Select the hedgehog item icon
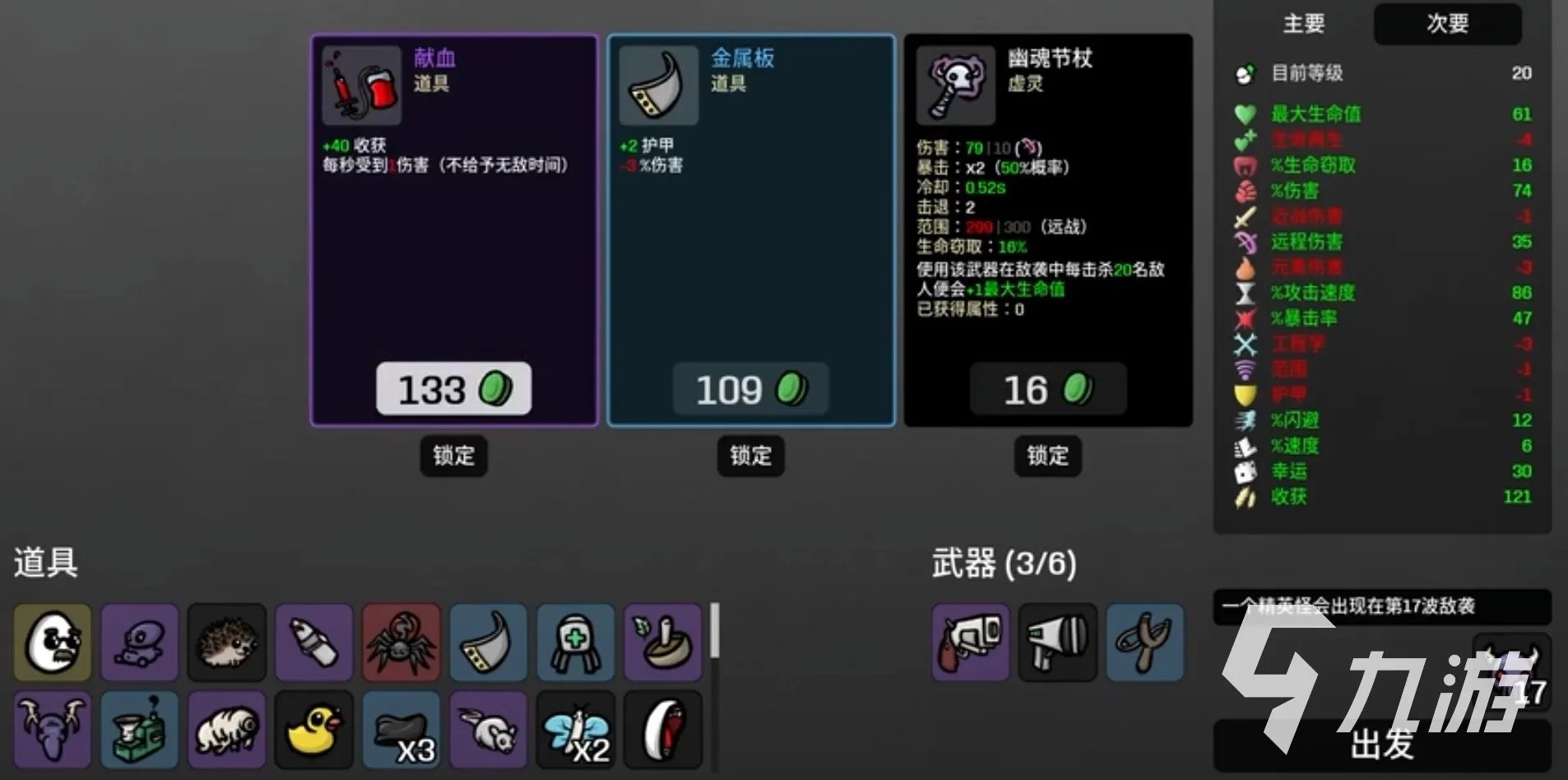The height and width of the screenshot is (780, 1568). (227, 643)
